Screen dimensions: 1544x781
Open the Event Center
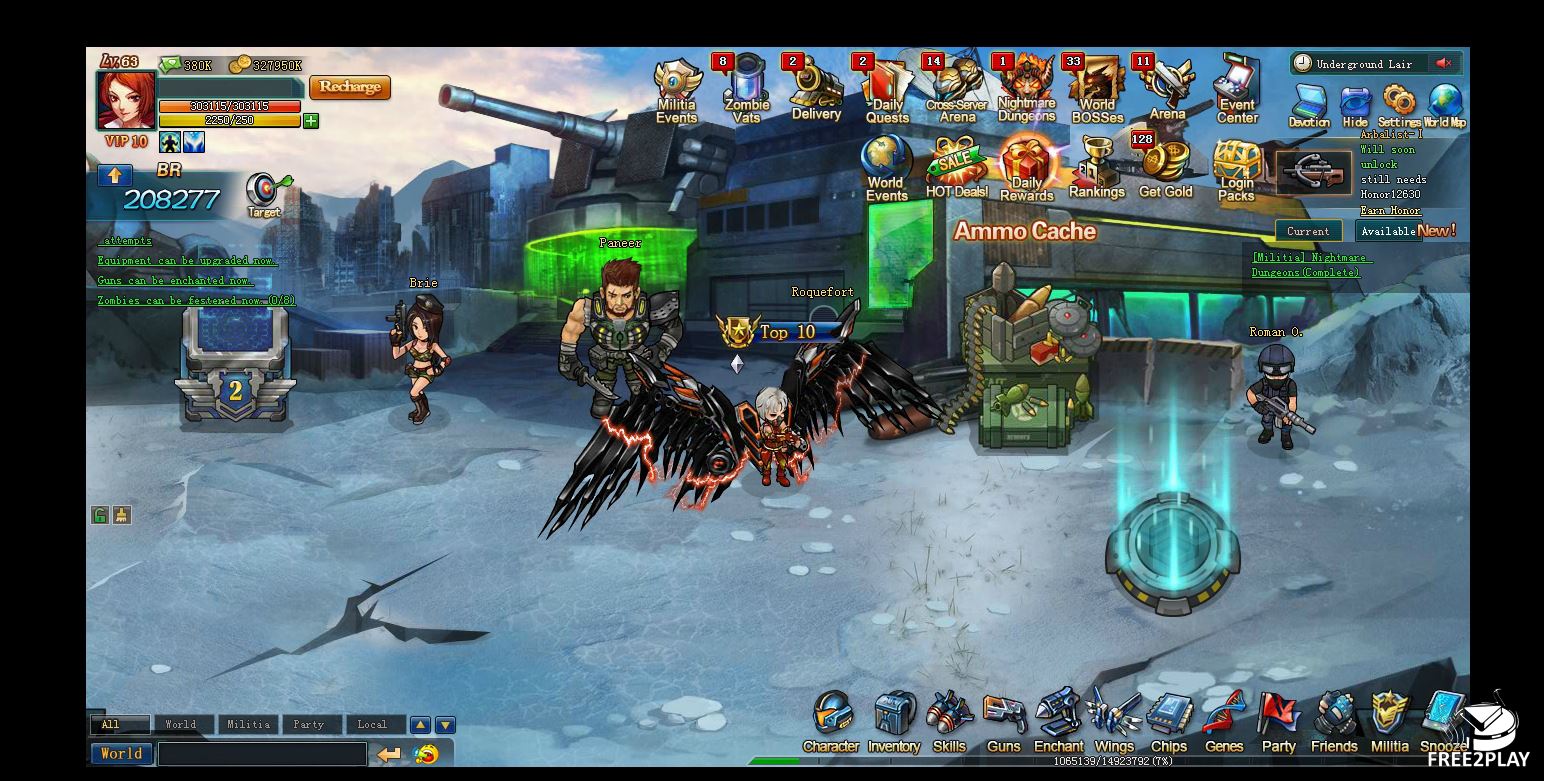[1236, 90]
